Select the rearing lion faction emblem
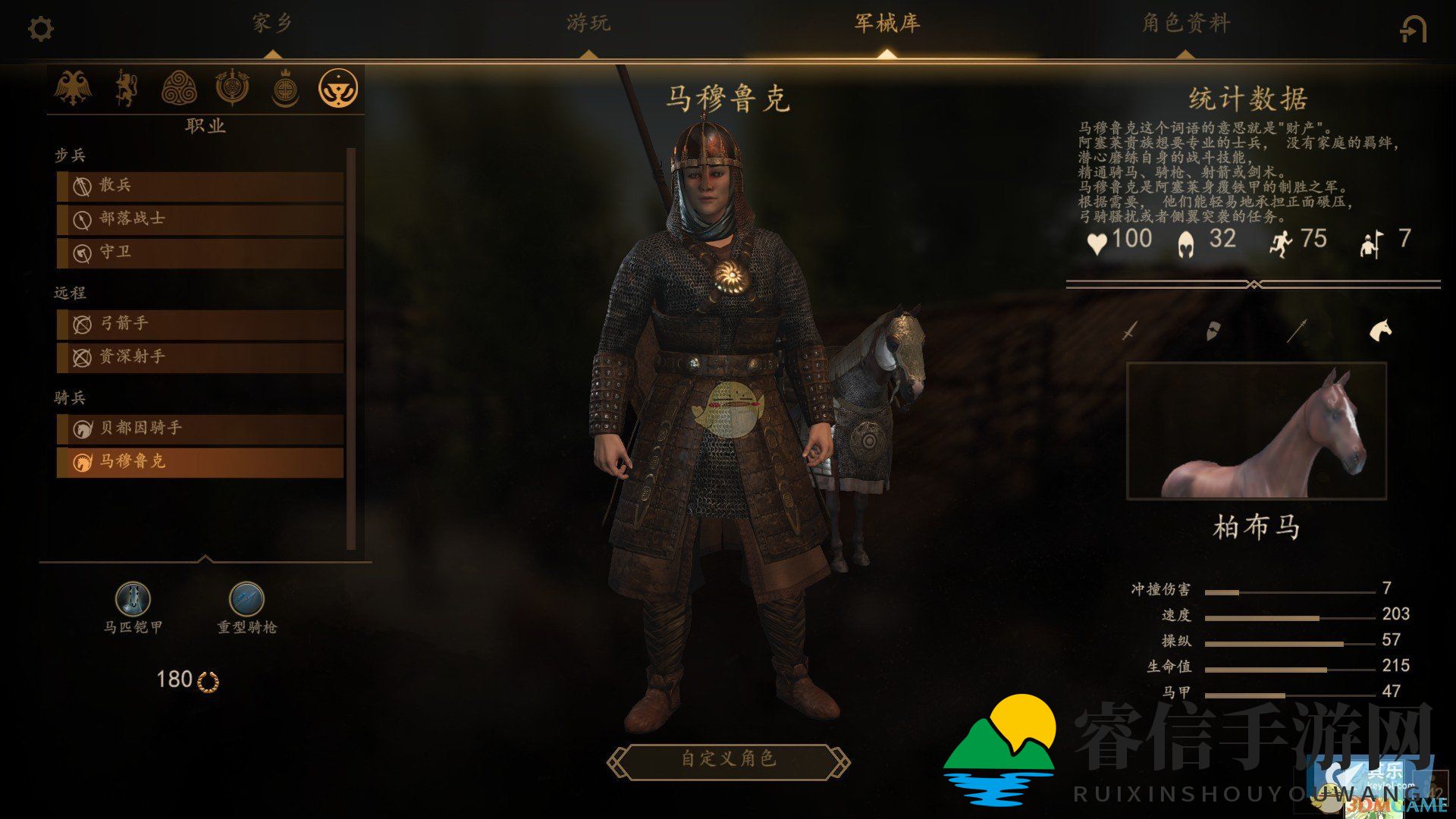 pyautogui.click(x=126, y=88)
